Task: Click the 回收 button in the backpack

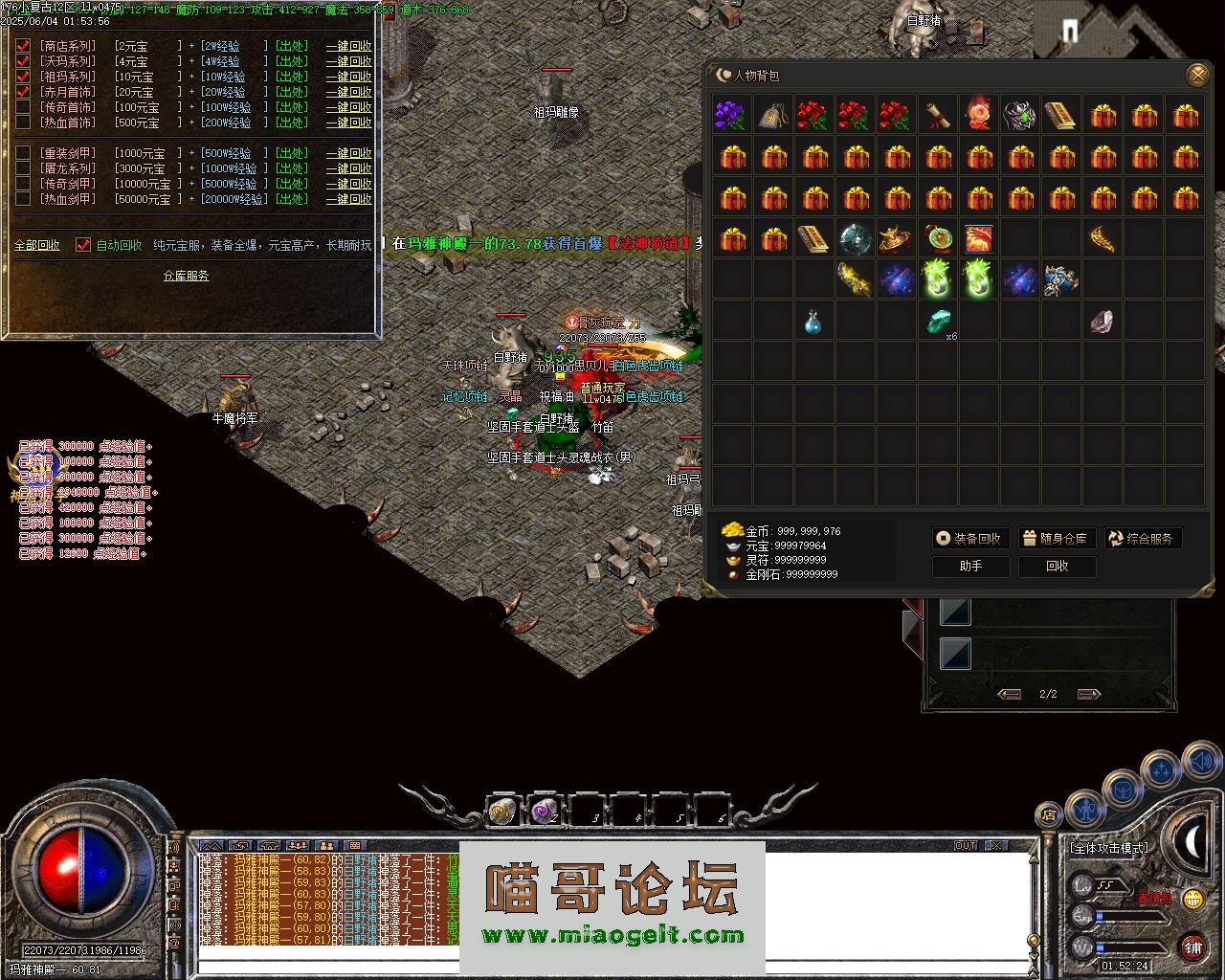Action: click(1057, 567)
